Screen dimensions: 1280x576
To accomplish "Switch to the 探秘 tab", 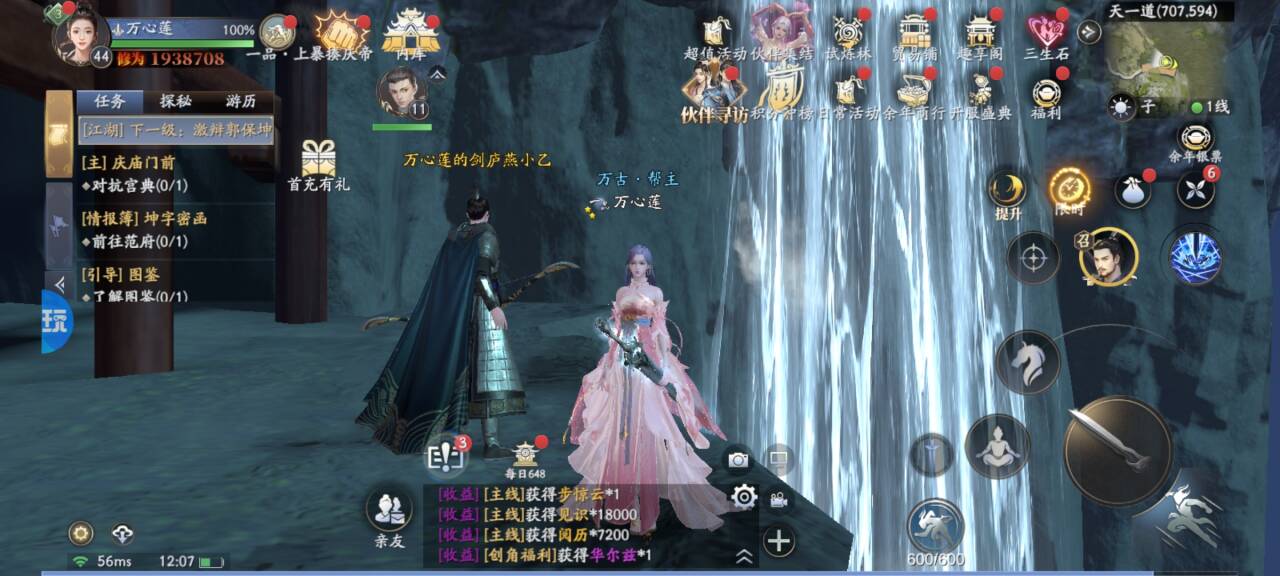I will 176,101.
